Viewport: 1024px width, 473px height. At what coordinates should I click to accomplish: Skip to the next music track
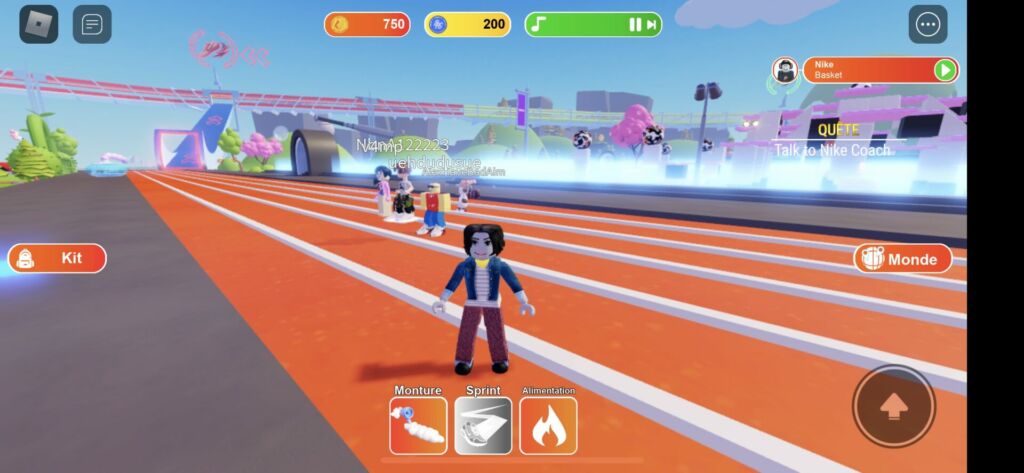(652, 25)
